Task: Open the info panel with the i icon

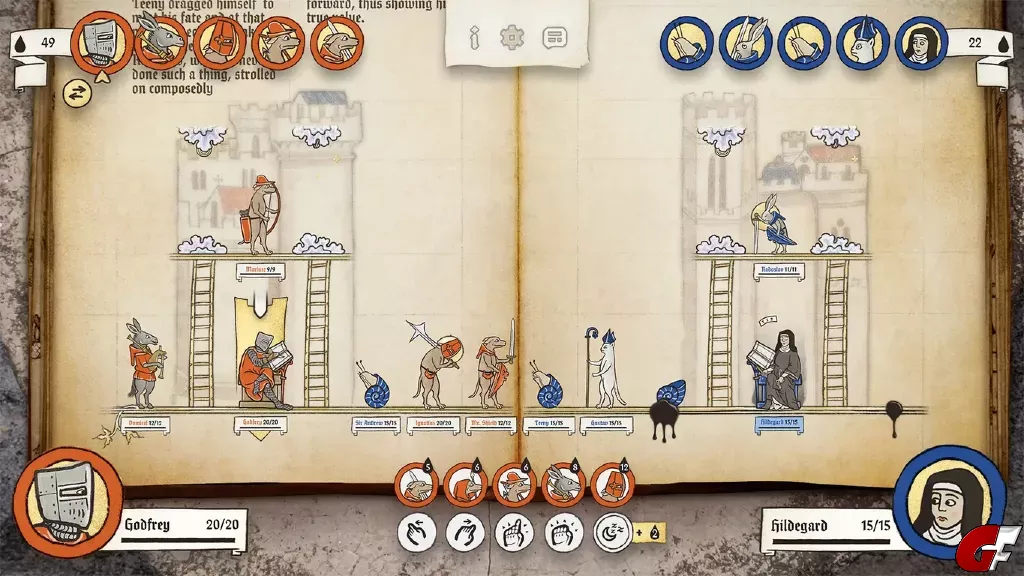Action: [476, 39]
